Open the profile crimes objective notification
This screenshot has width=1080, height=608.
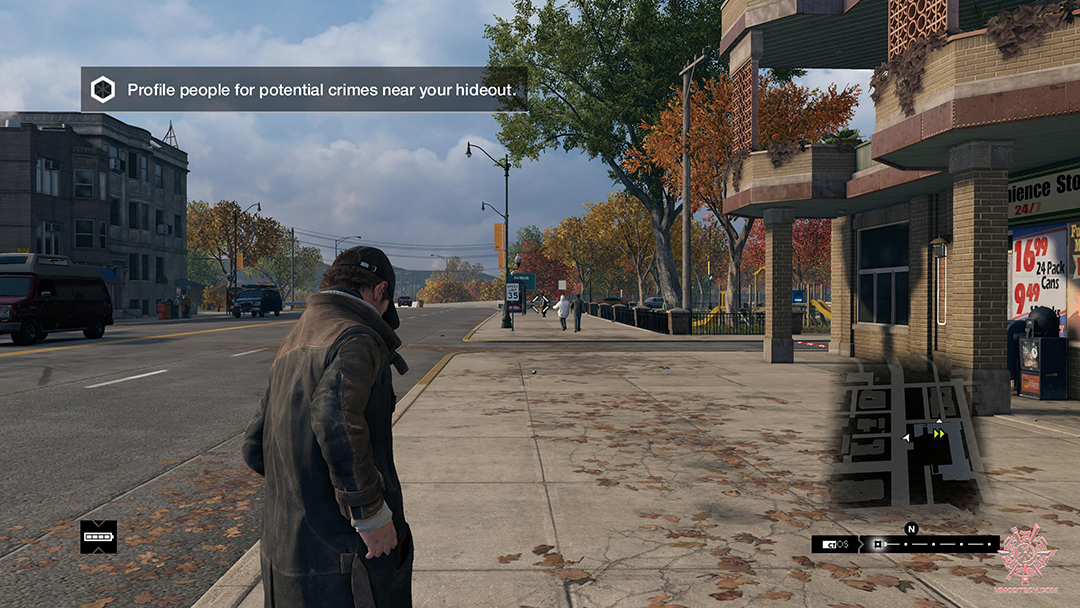click(303, 90)
